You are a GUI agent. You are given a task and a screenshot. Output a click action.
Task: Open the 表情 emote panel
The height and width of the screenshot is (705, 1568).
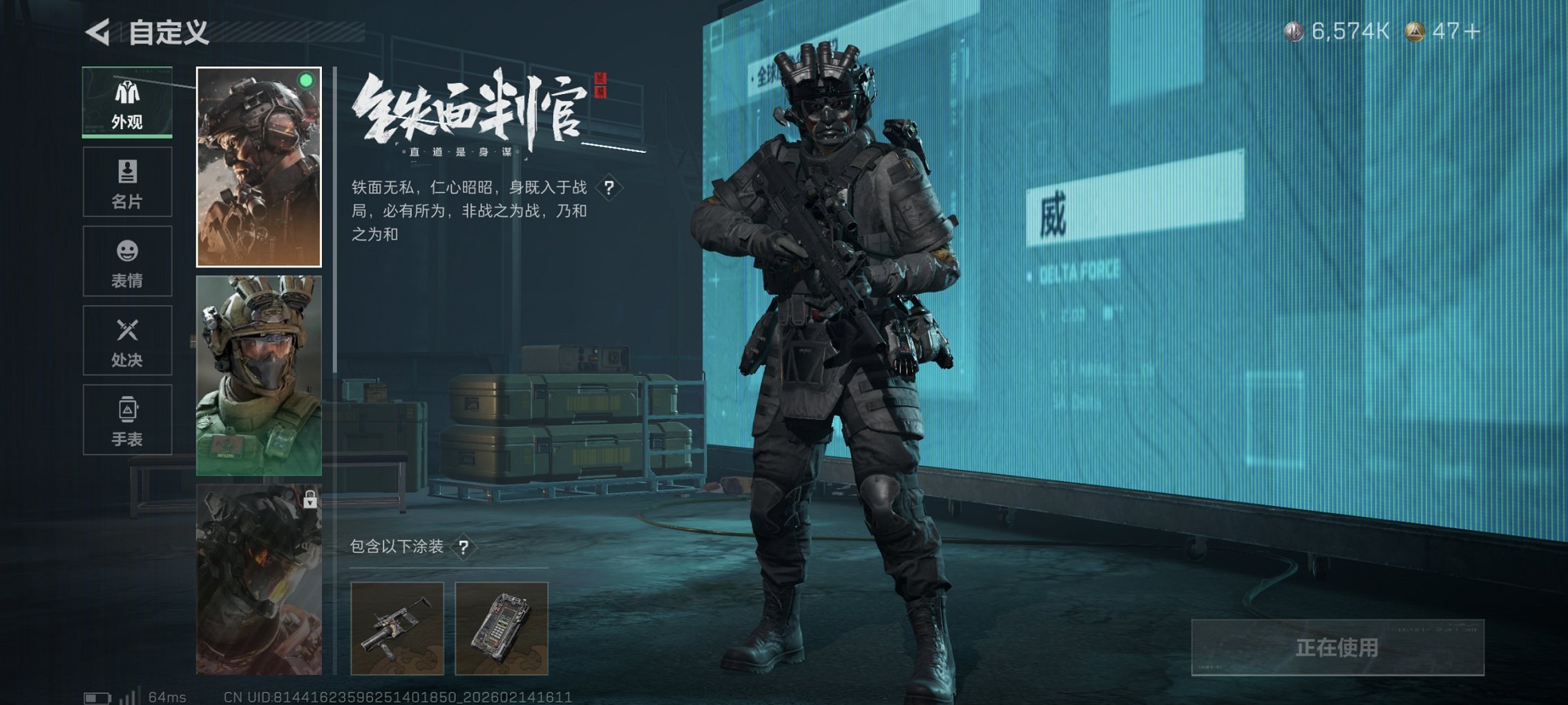pos(126,261)
